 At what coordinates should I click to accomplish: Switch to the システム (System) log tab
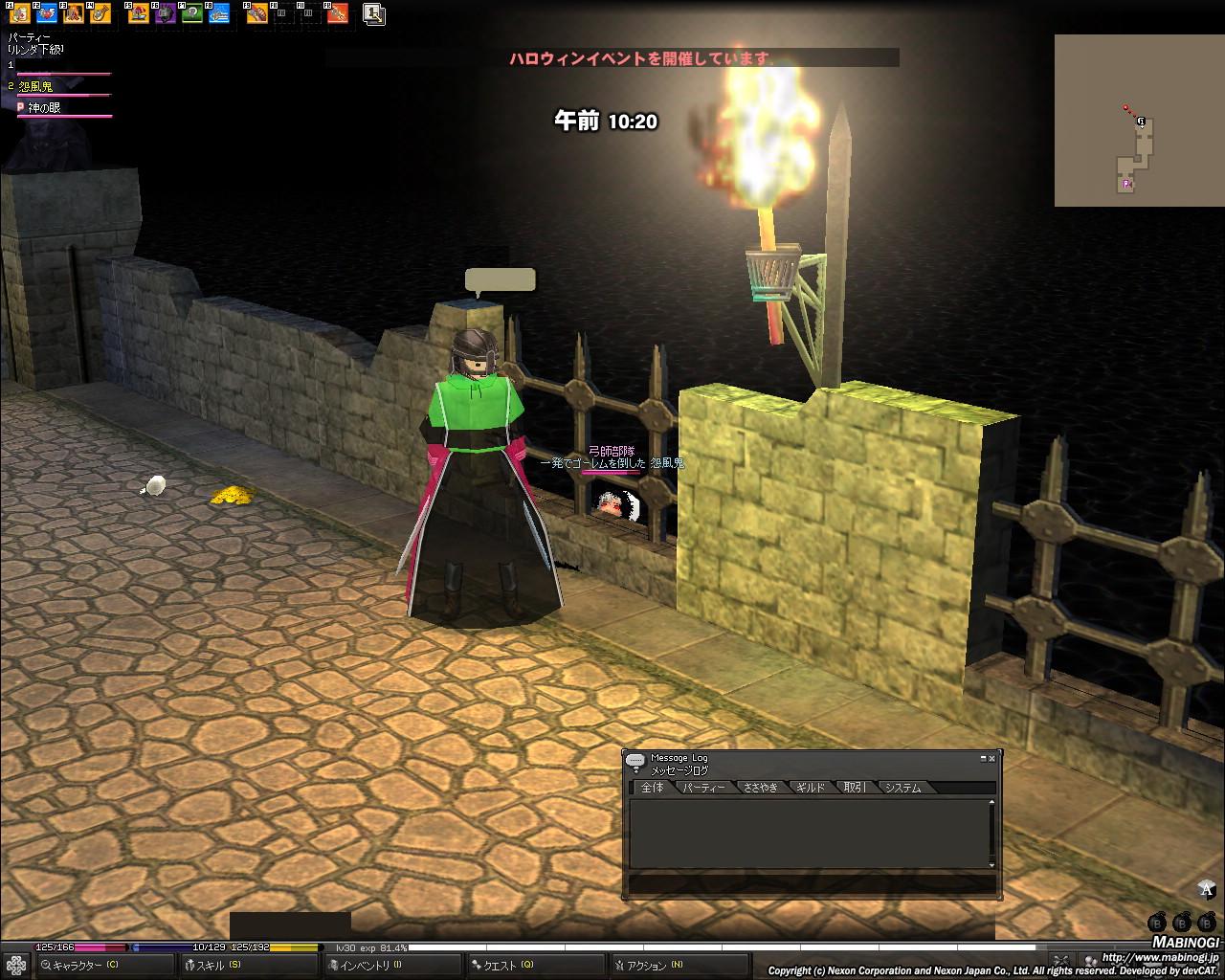[902, 788]
